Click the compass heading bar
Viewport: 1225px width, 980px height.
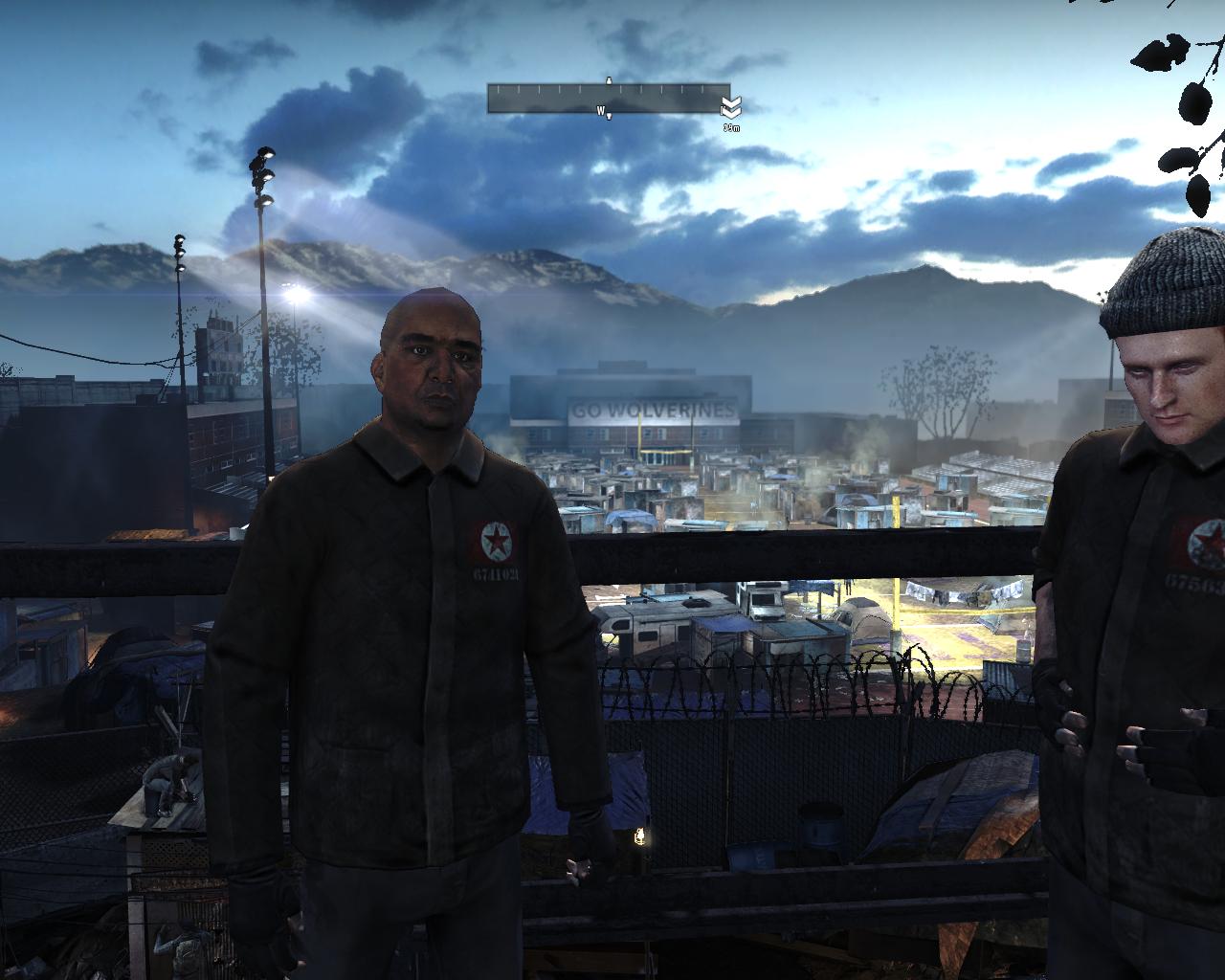(607, 99)
